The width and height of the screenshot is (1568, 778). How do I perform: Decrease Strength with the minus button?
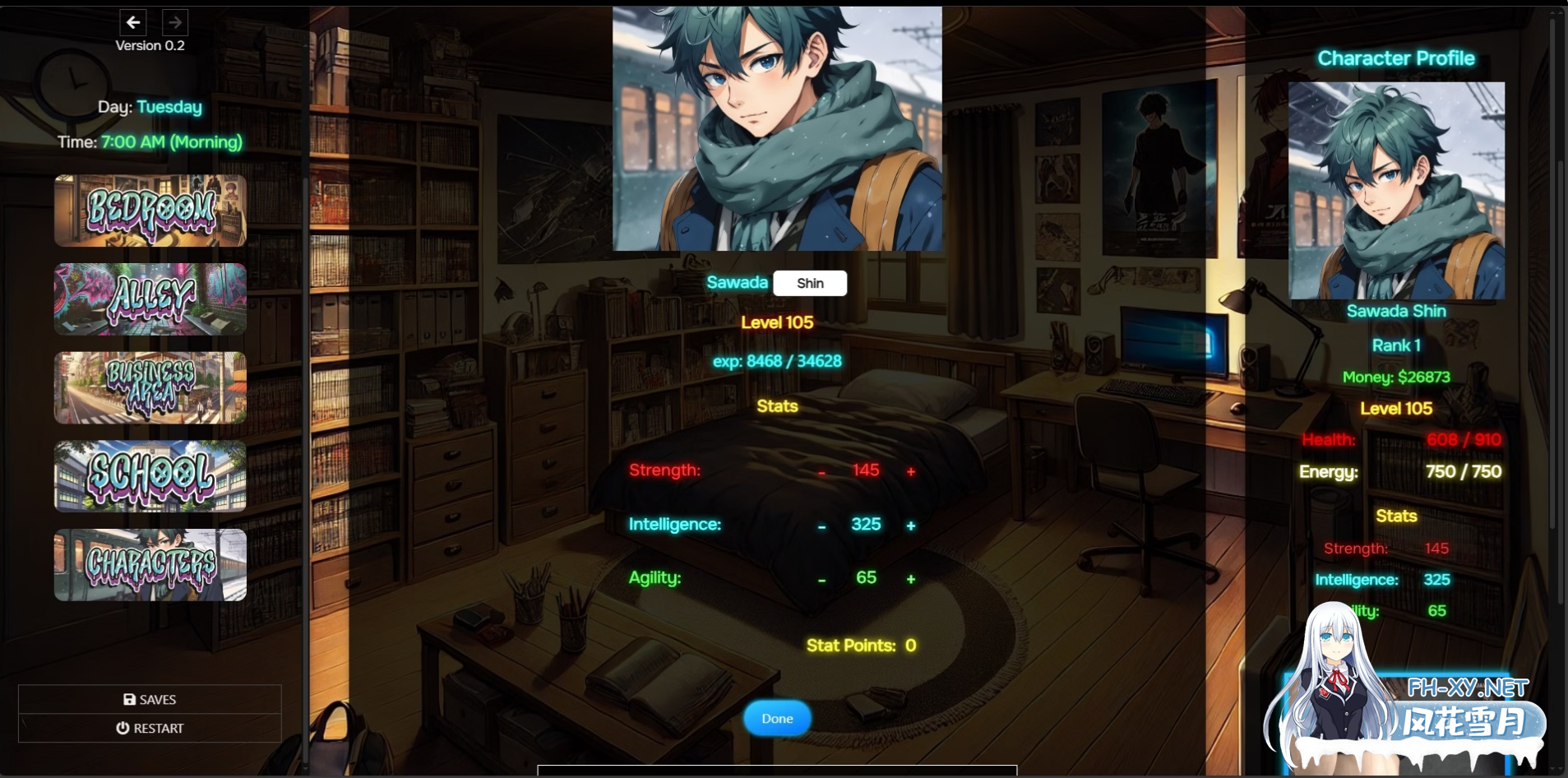(821, 472)
